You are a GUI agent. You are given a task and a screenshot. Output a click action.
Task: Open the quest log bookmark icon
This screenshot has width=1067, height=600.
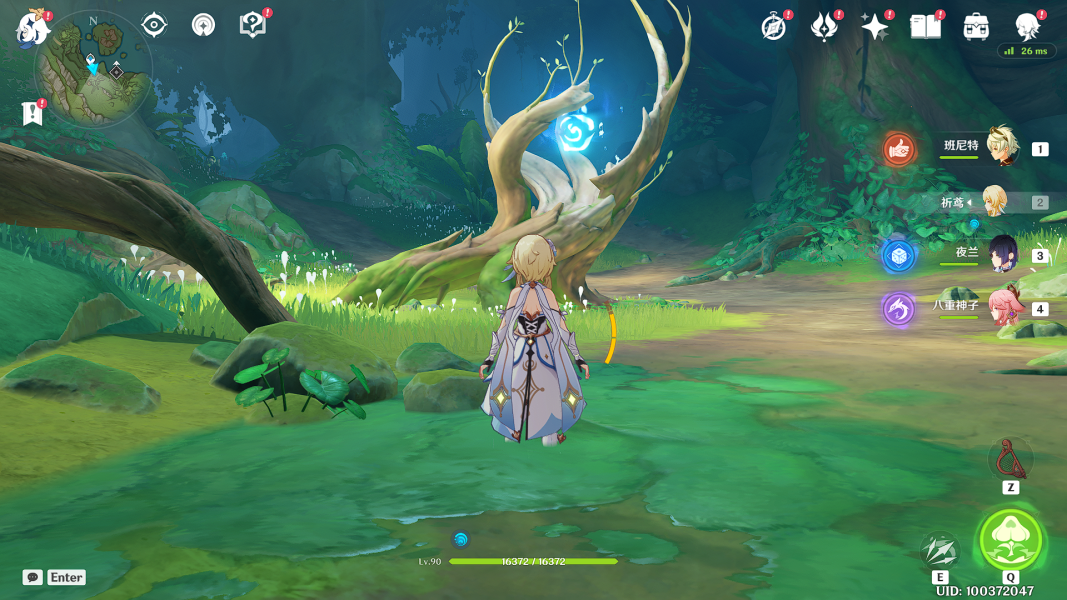coord(33,113)
